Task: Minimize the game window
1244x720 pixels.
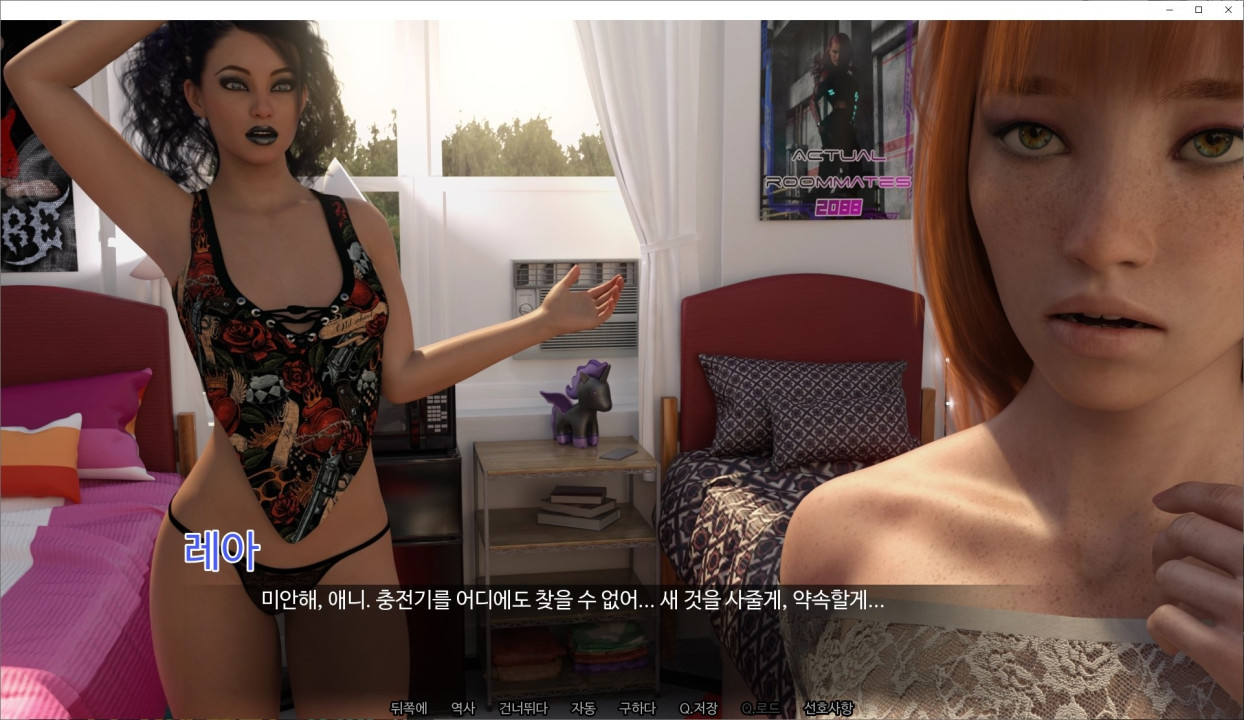Action: (x=1169, y=10)
